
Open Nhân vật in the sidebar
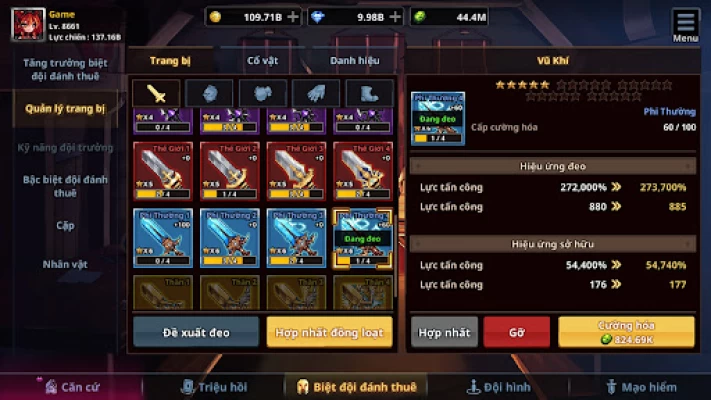pos(65,265)
